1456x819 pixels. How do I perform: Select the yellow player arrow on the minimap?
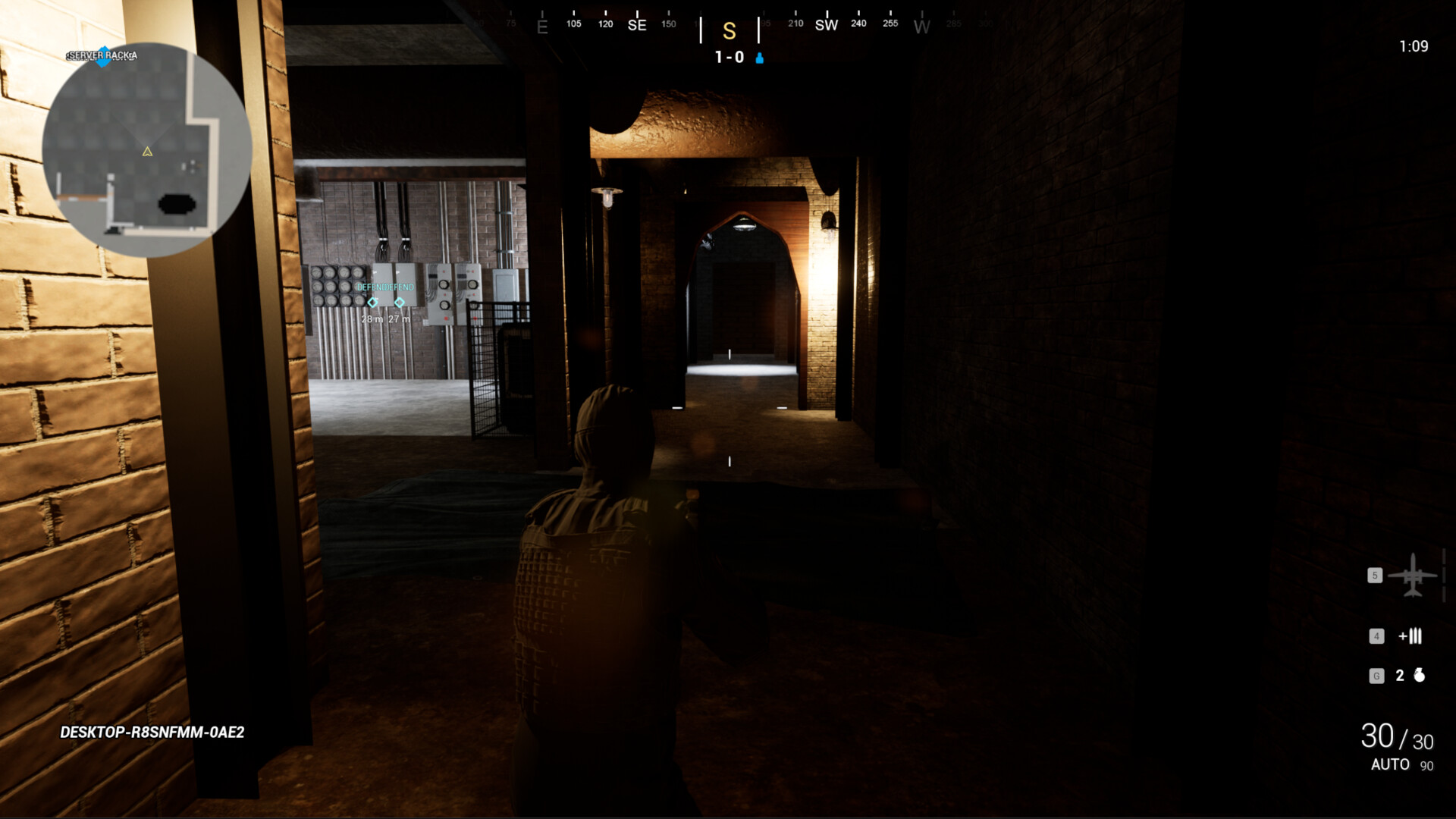pyautogui.click(x=146, y=152)
